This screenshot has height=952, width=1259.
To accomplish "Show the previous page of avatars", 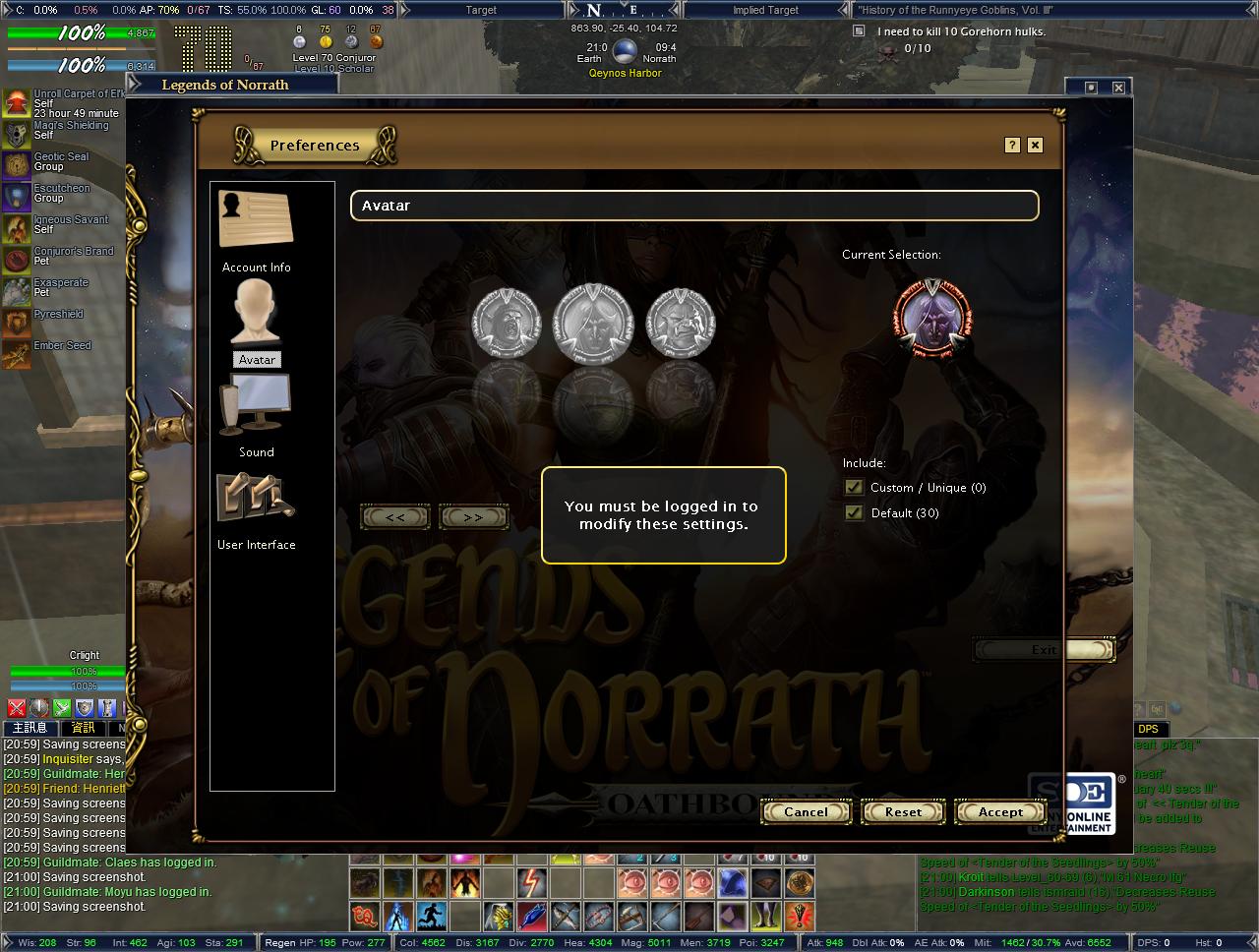I will (395, 517).
